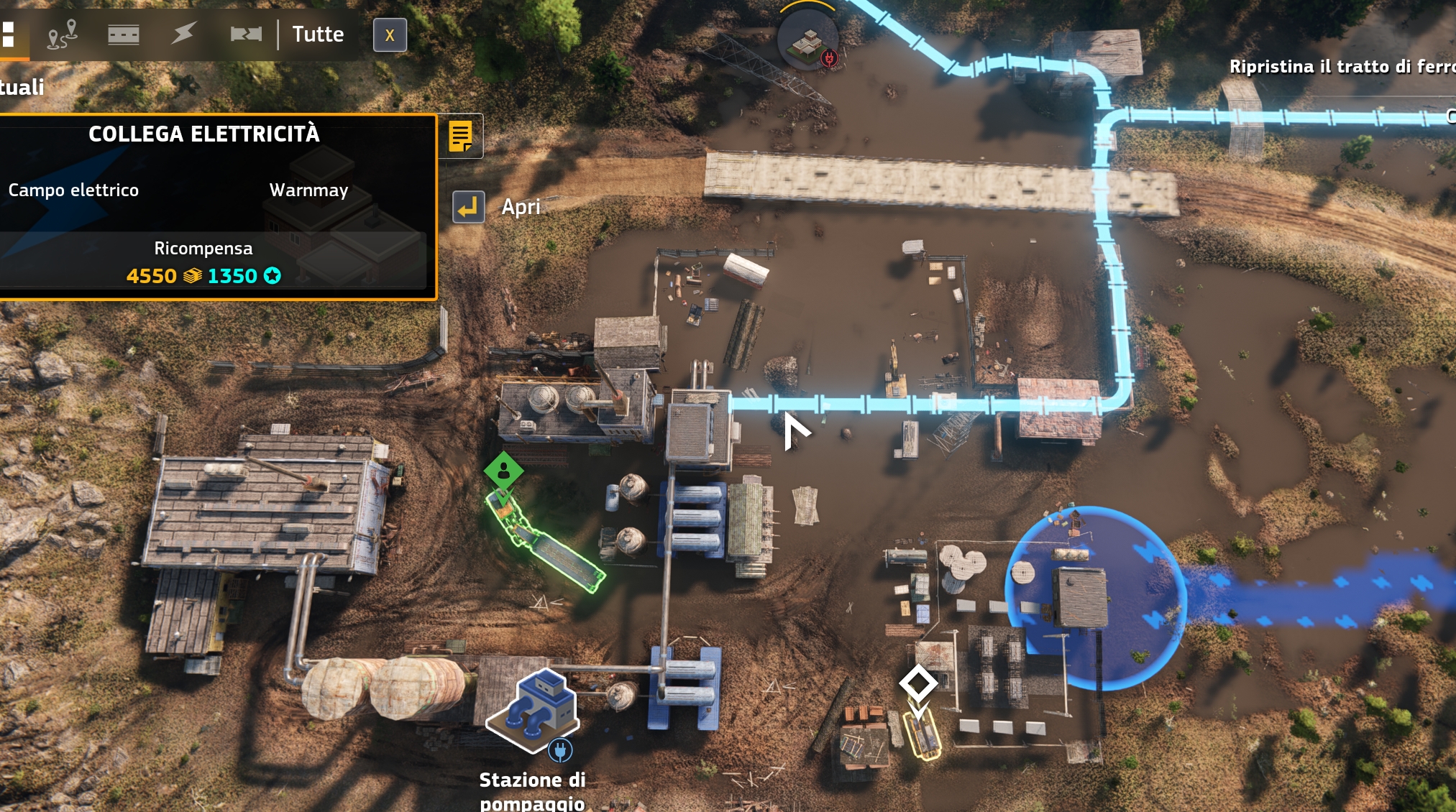Select the green contact marker on the map

(505, 471)
